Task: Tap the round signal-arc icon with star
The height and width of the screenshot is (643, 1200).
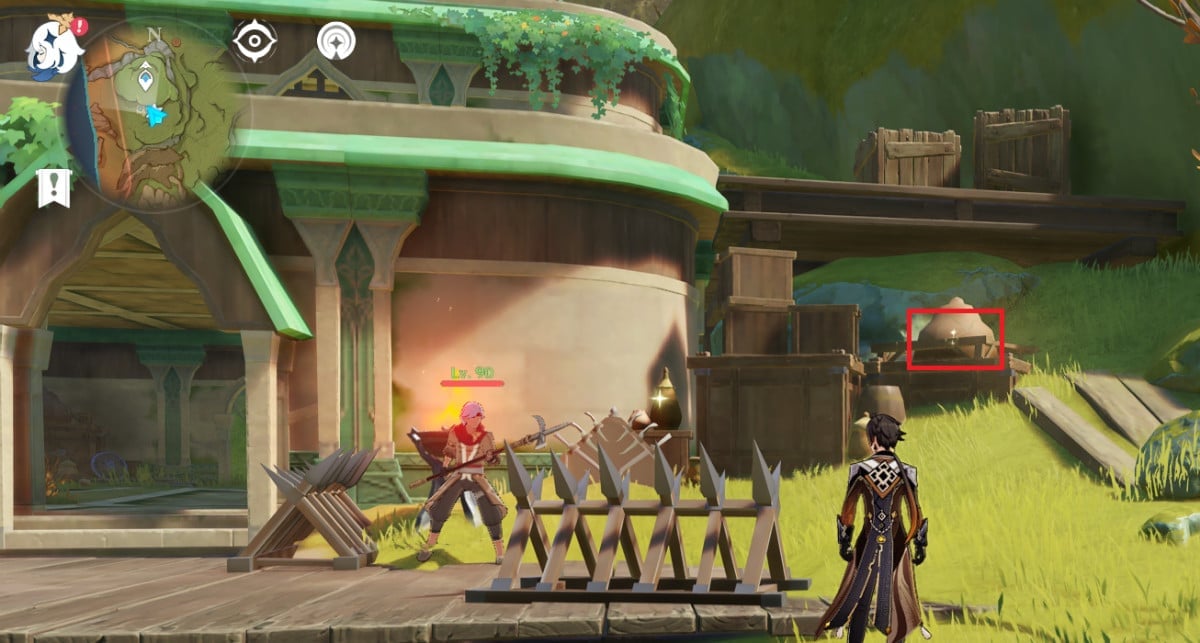Action: coord(338,42)
